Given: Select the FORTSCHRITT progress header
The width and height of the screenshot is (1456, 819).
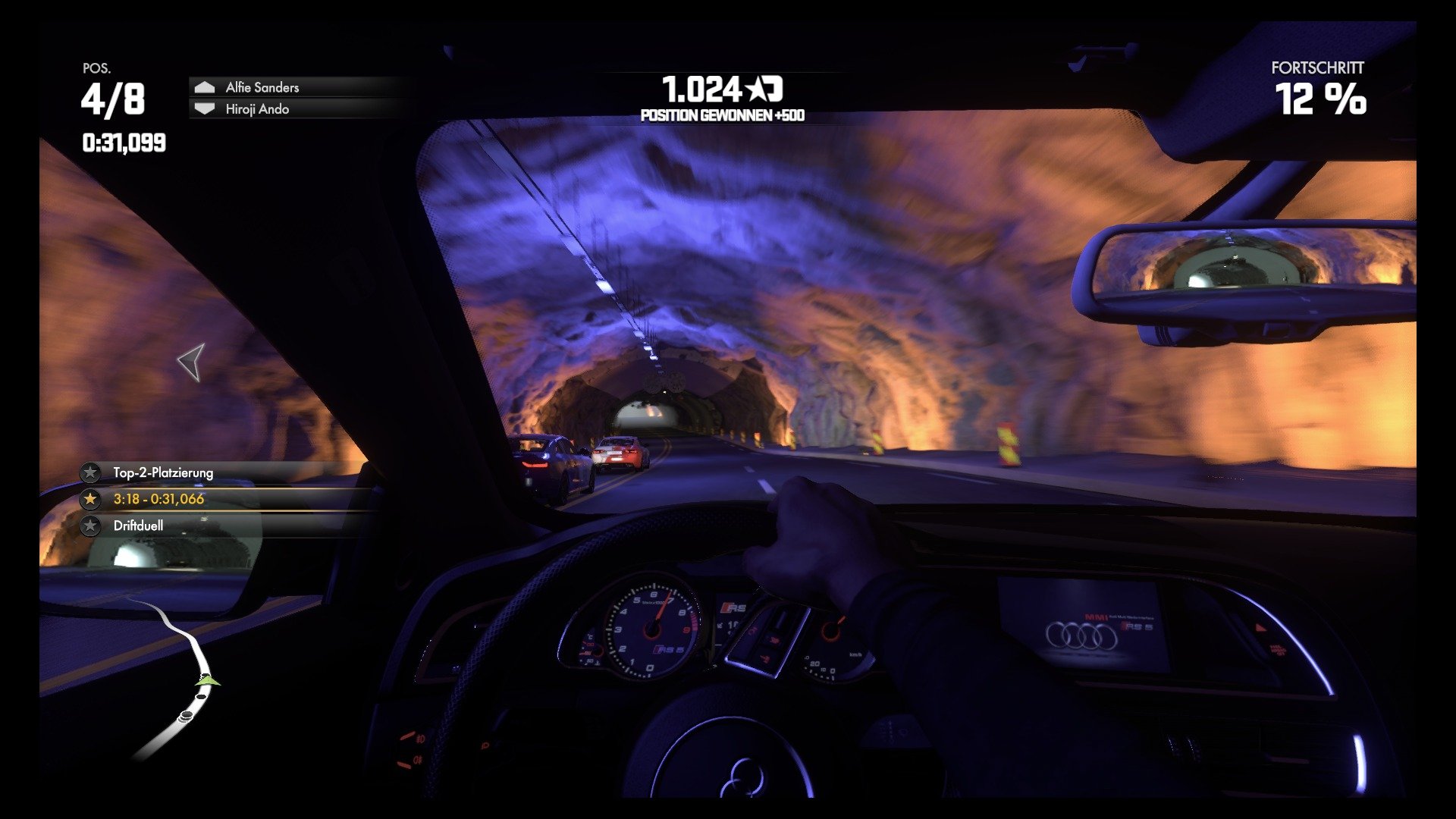Looking at the screenshot, I should click(x=1319, y=67).
